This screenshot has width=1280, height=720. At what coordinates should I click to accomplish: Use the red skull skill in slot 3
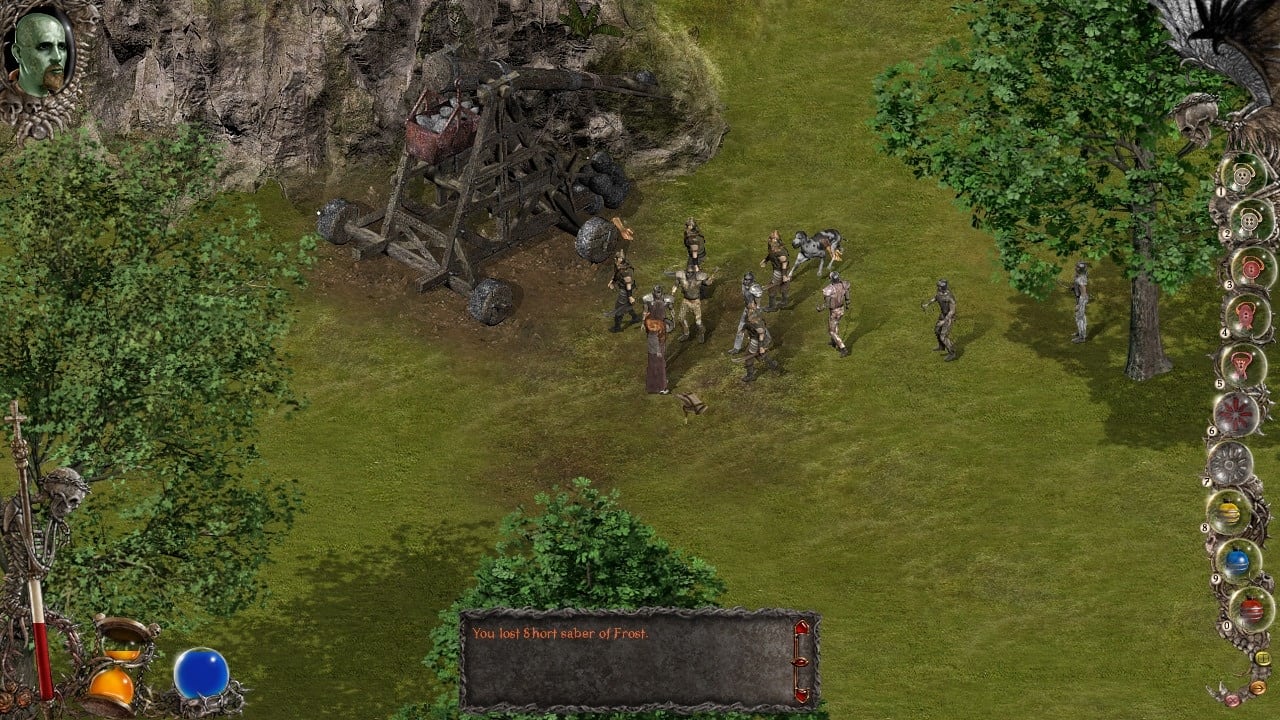pyautogui.click(x=1252, y=268)
